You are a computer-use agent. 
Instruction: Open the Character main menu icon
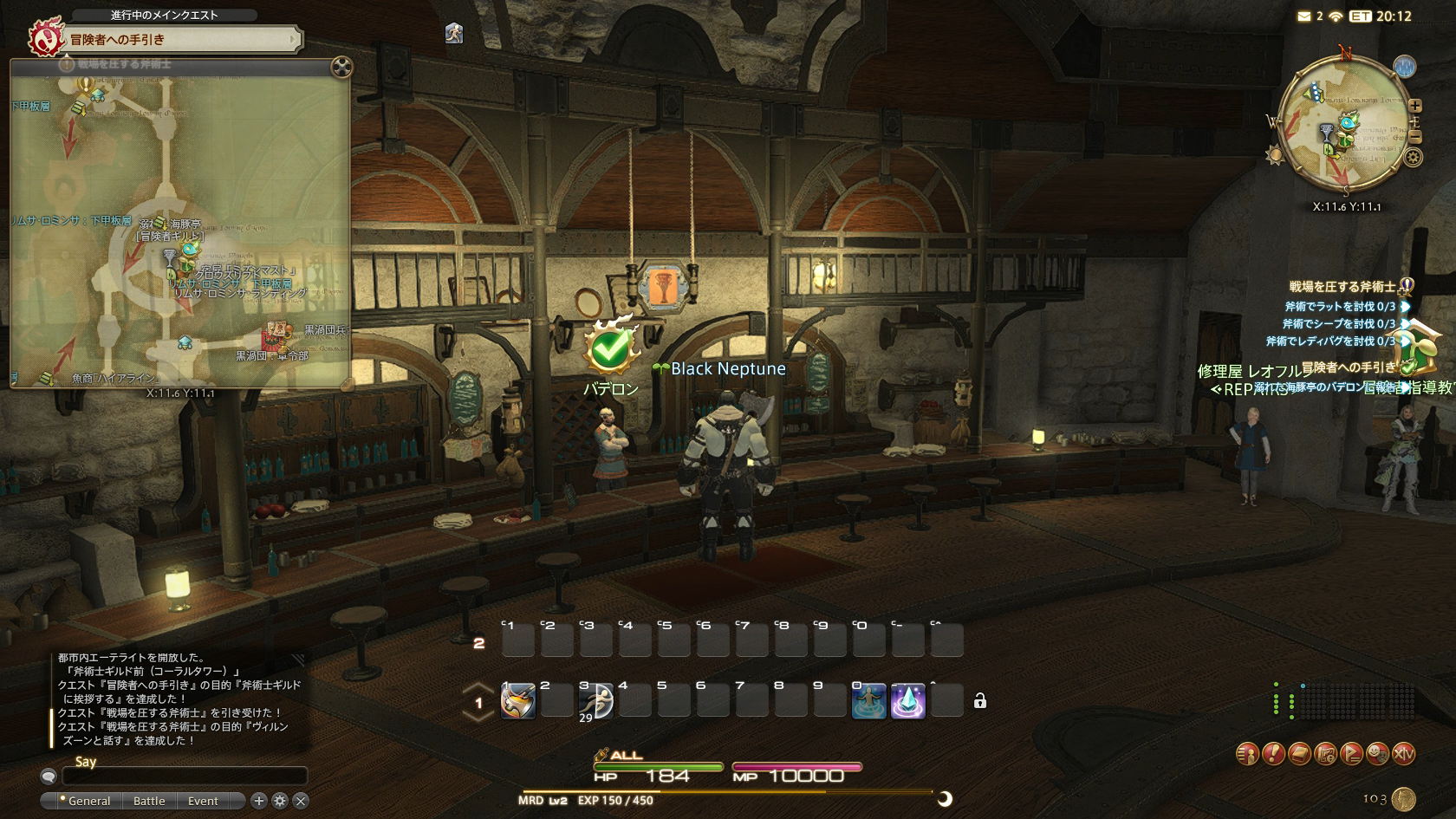(1247, 754)
